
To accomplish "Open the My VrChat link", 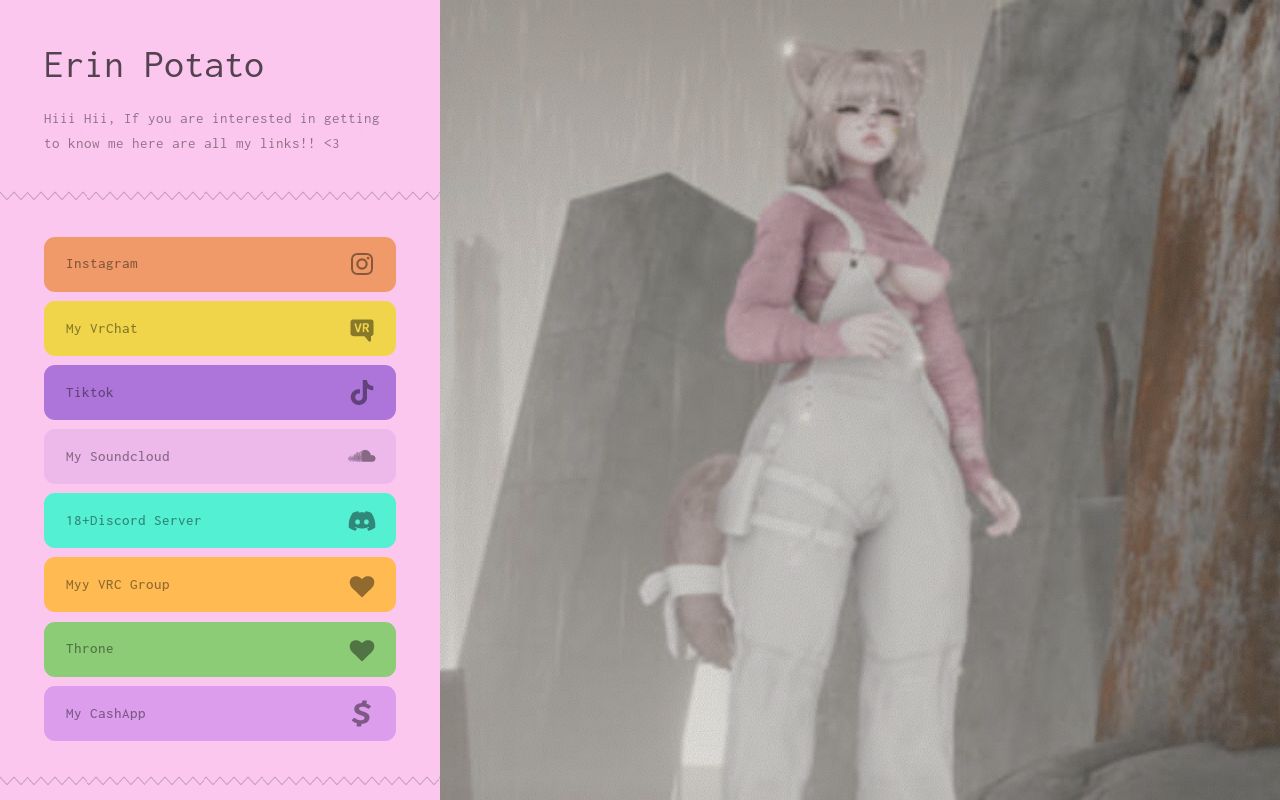I will click(180, 328).
